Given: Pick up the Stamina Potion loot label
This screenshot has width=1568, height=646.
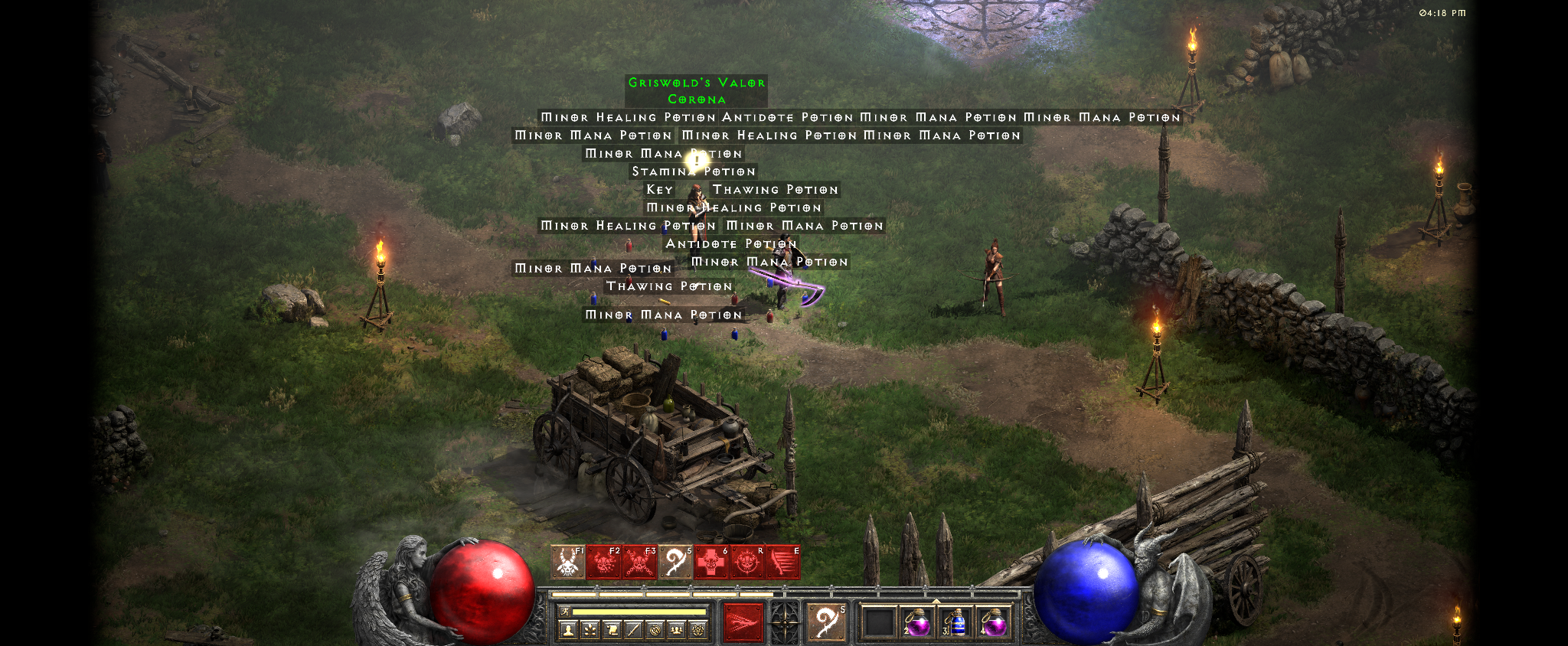Looking at the screenshot, I should click(694, 171).
